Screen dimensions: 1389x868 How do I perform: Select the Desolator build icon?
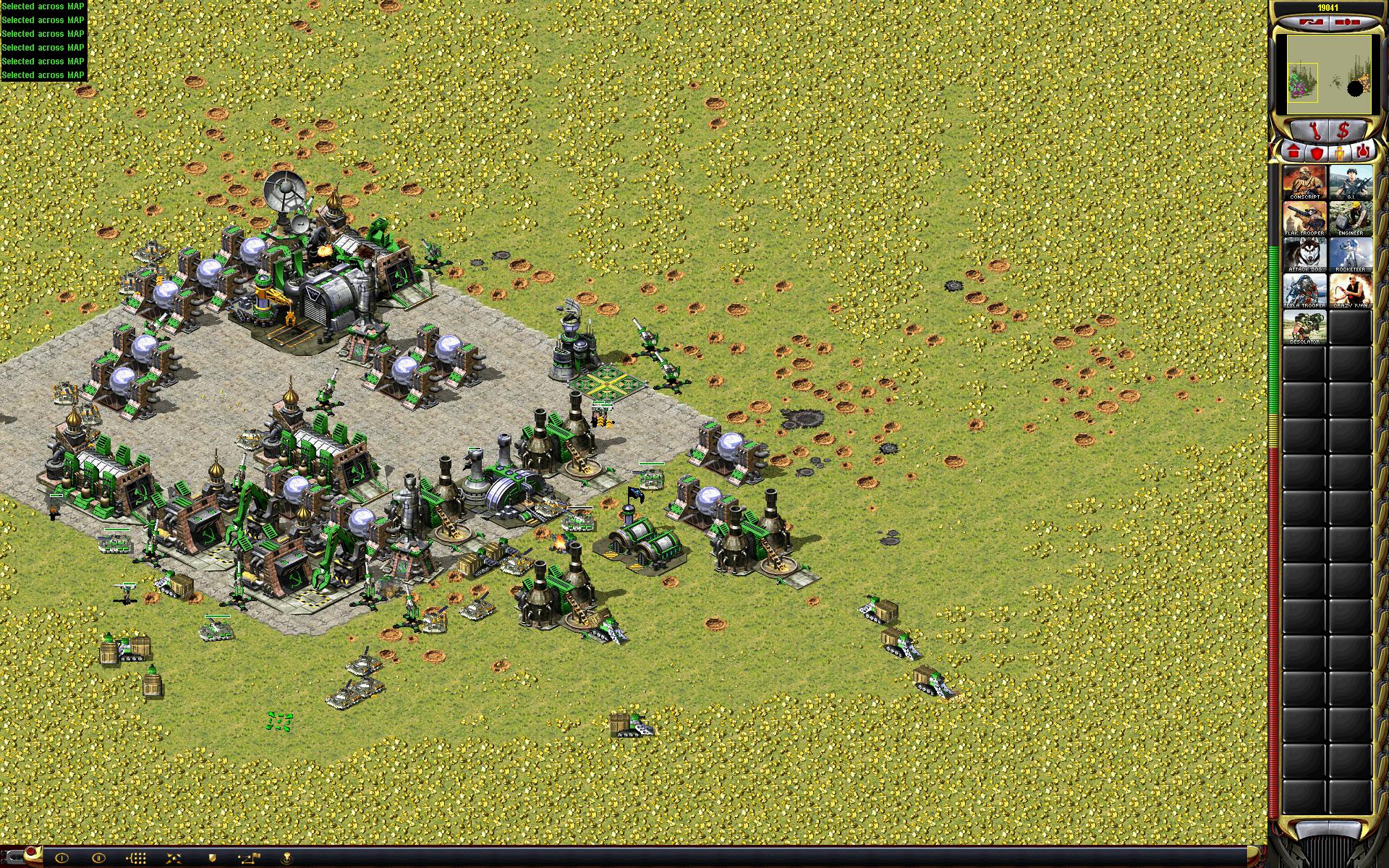click(x=1304, y=326)
